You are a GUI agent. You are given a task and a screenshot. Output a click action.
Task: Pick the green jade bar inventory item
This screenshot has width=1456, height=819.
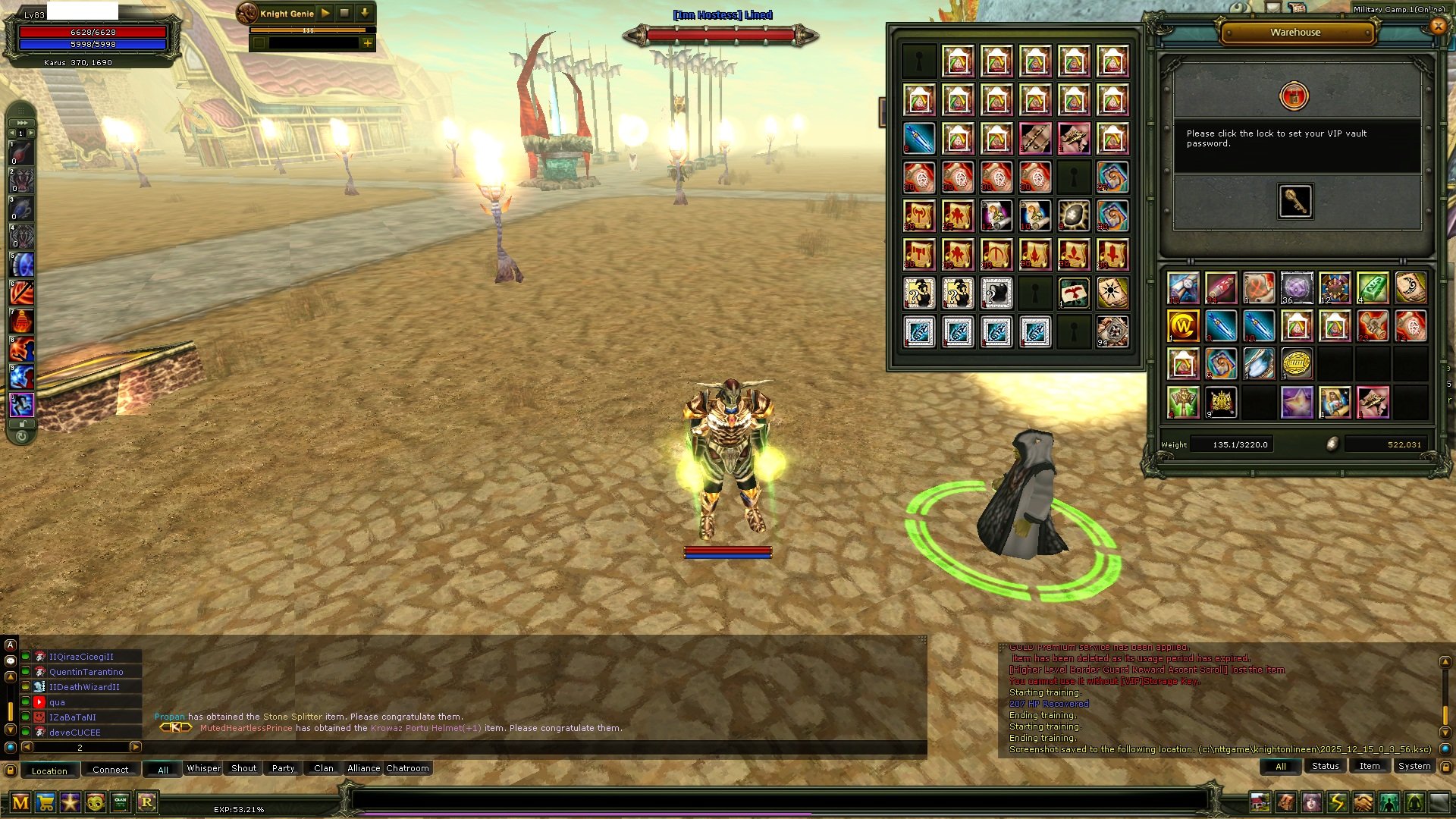tap(1373, 288)
